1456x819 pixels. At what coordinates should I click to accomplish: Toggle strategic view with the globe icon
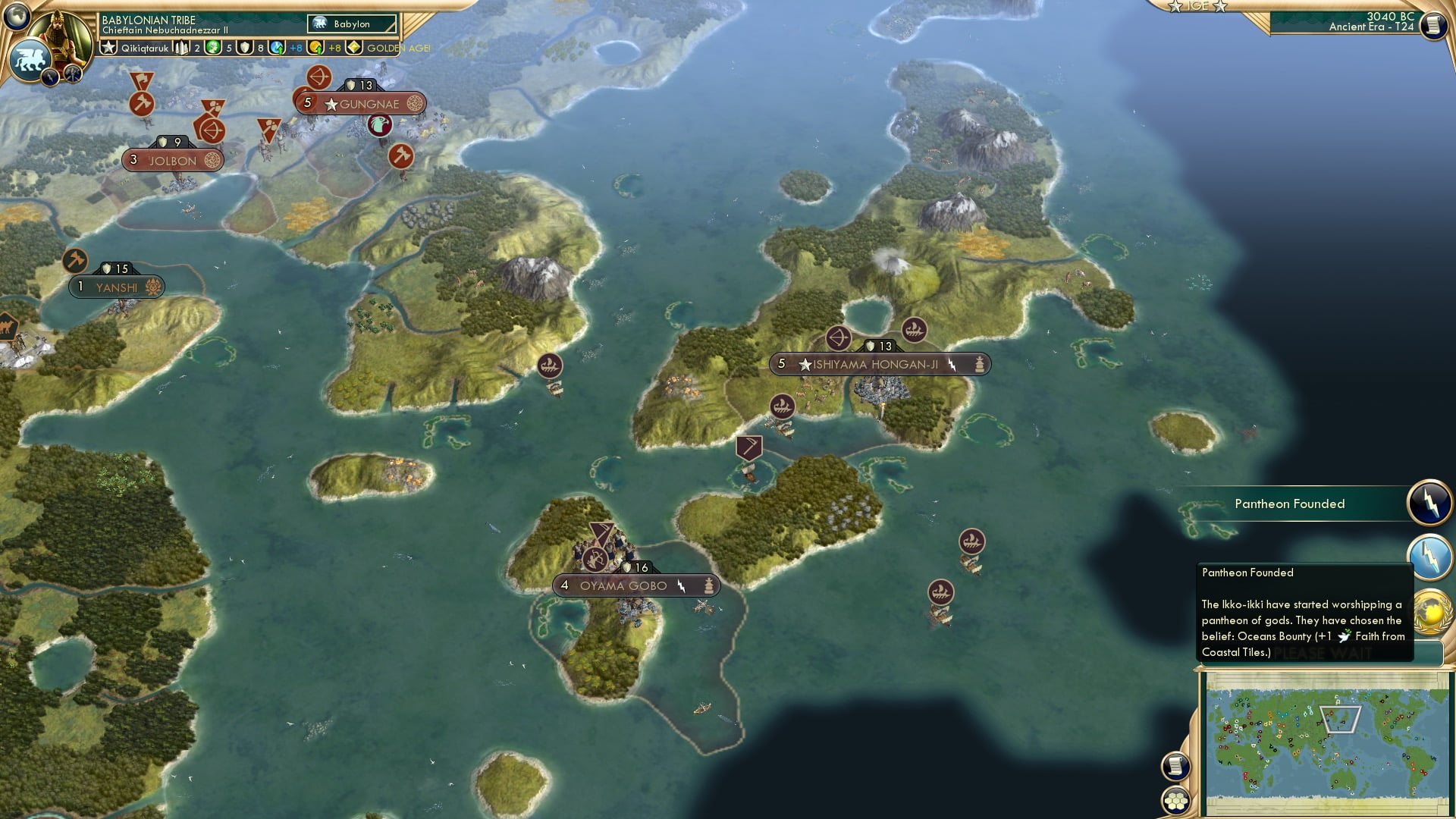coord(17,16)
